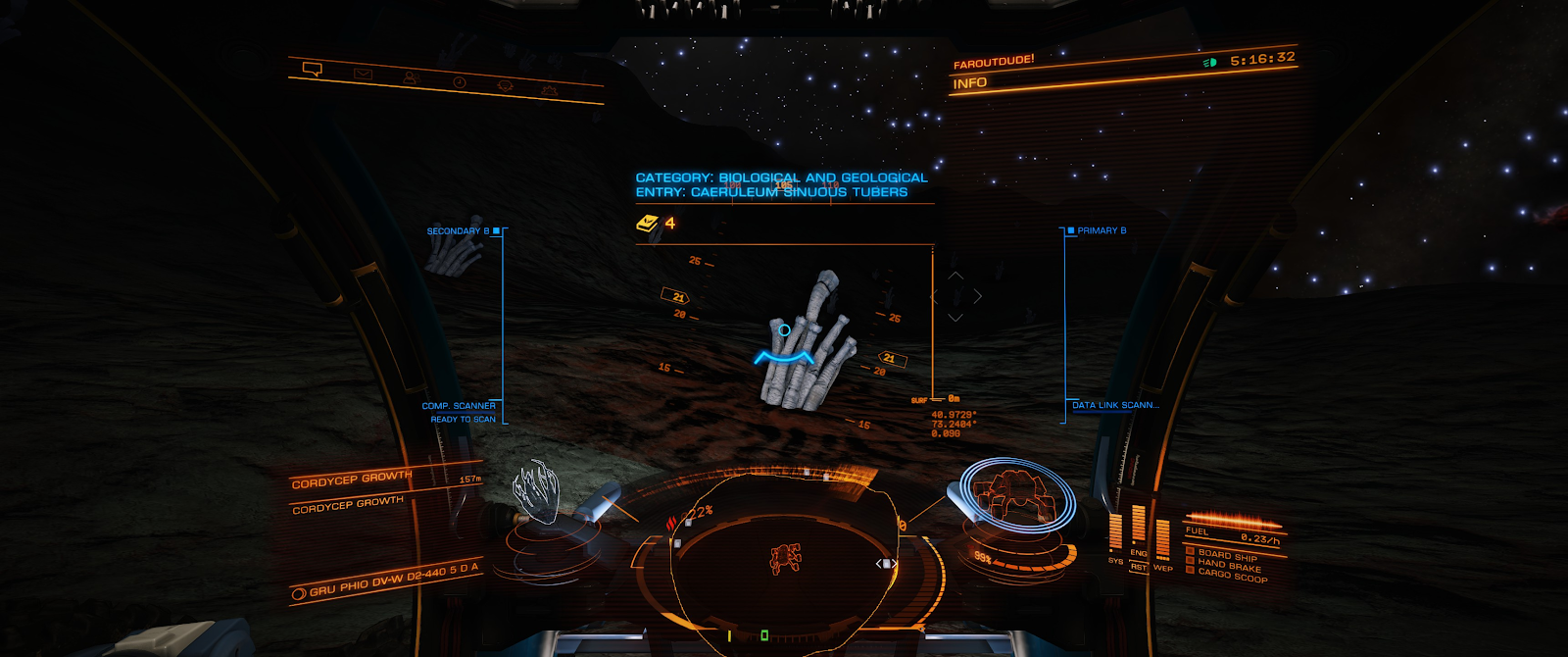Click the yellow codex book icon
This screenshot has height=657, width=1568.
647,224
